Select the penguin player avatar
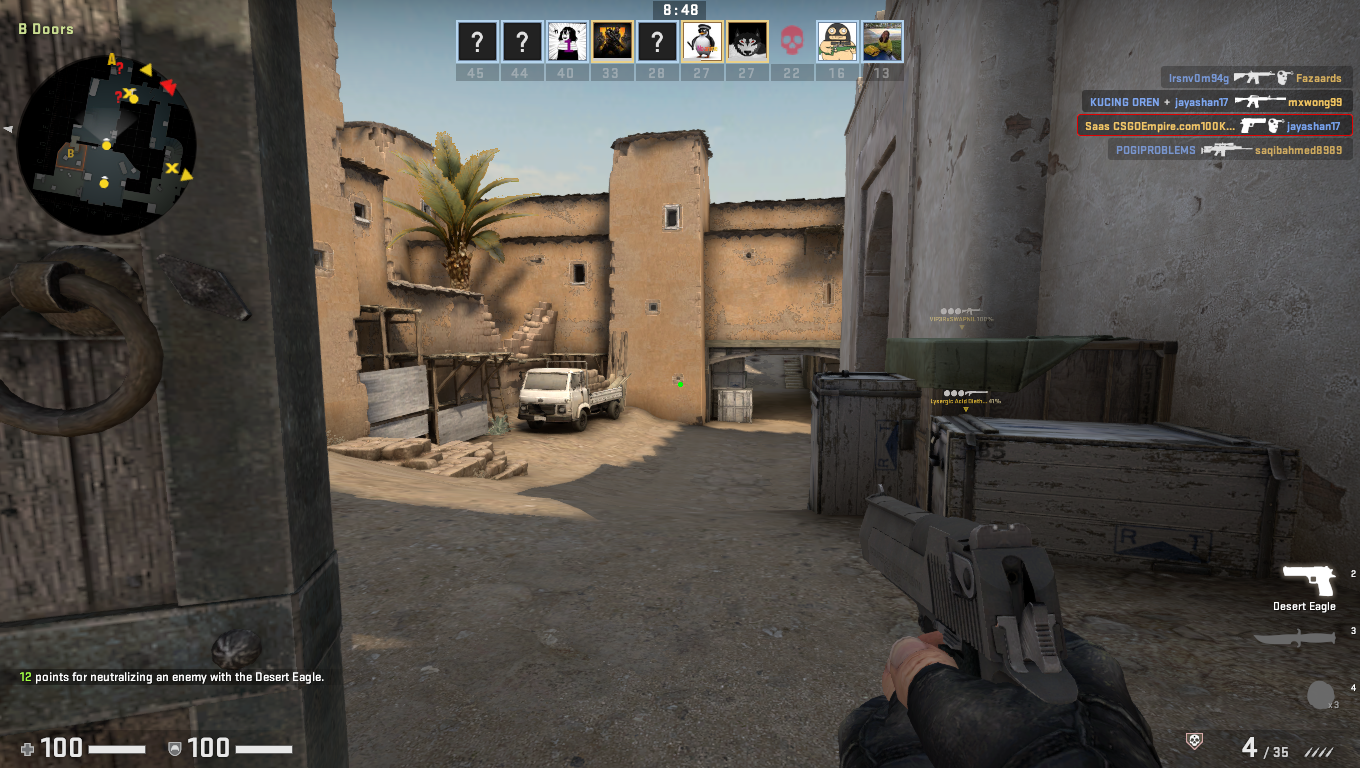The width and height of the screenshot is (1360, 768). 702,42
